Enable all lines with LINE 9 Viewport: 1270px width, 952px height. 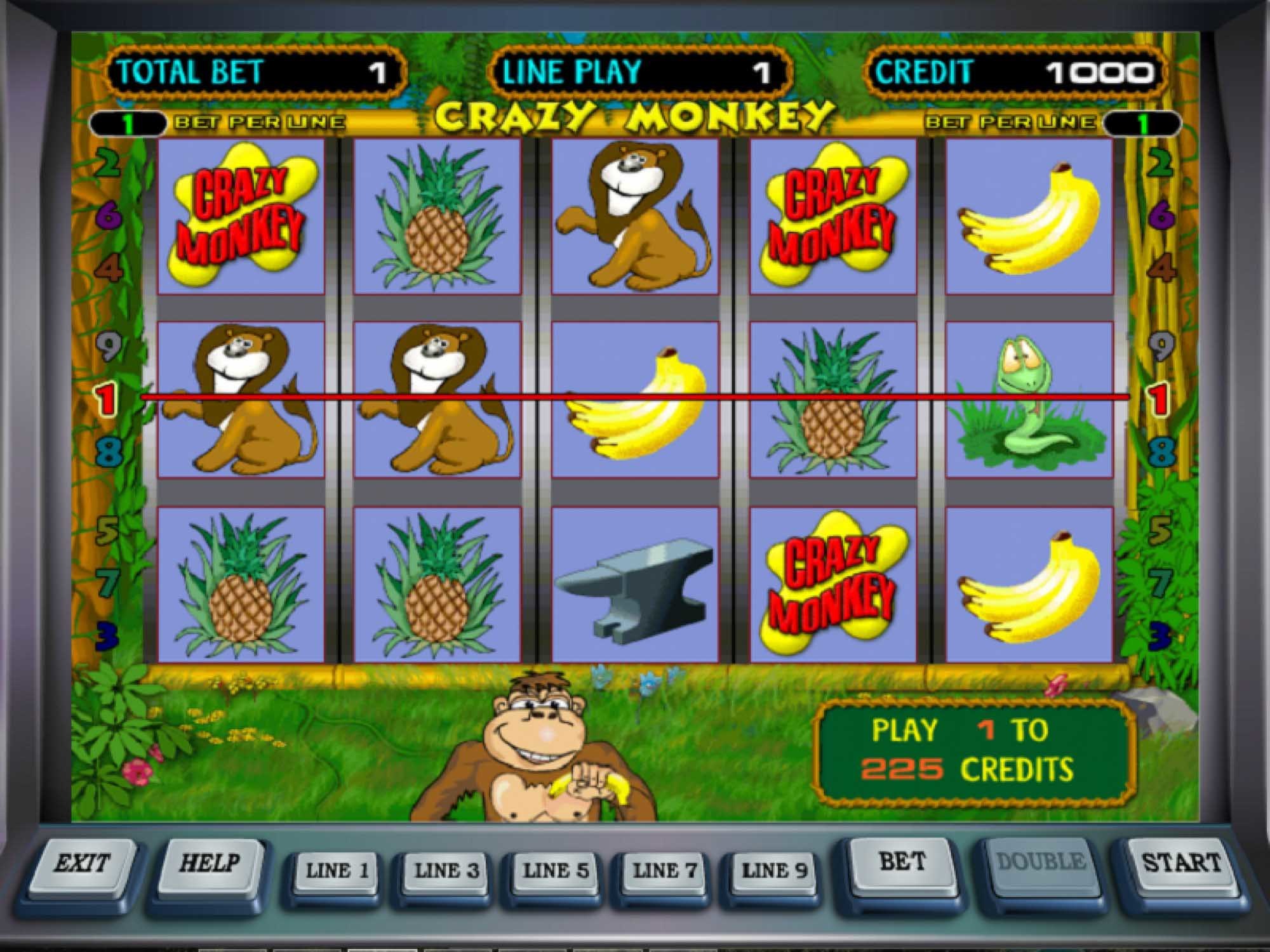tap(774, 871)
